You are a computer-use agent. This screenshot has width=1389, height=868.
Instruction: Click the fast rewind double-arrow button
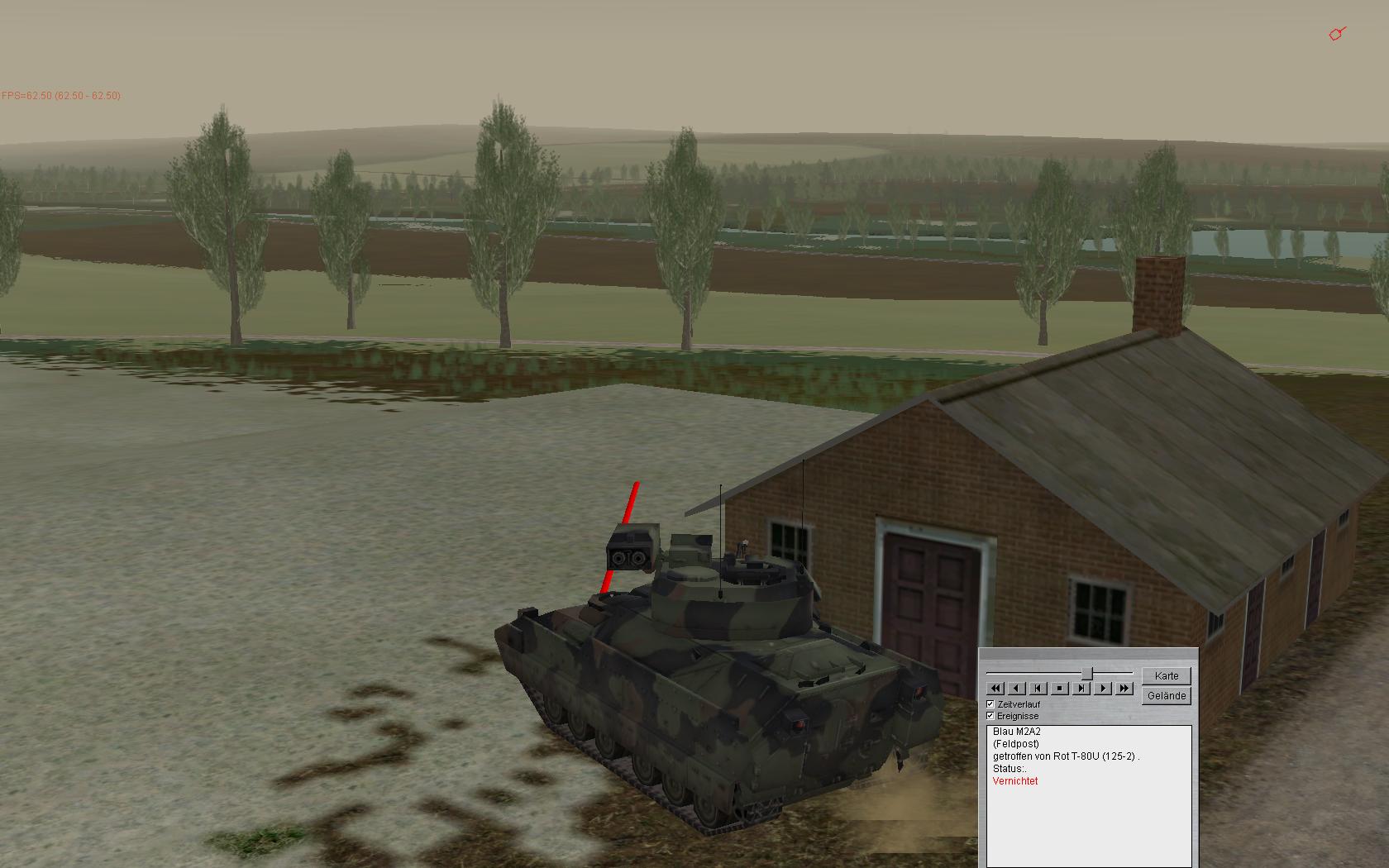click(x=995, y=688)
